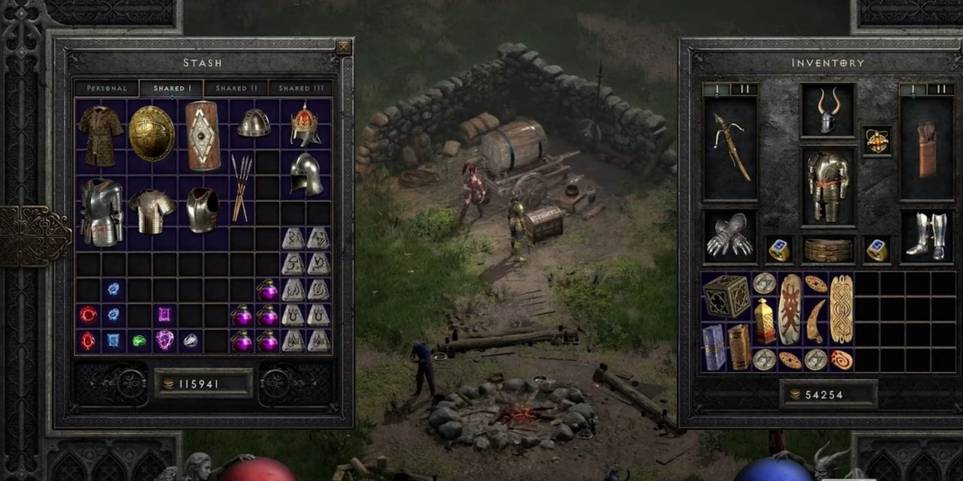Select the full plate armor in stash

coord(101,211)
